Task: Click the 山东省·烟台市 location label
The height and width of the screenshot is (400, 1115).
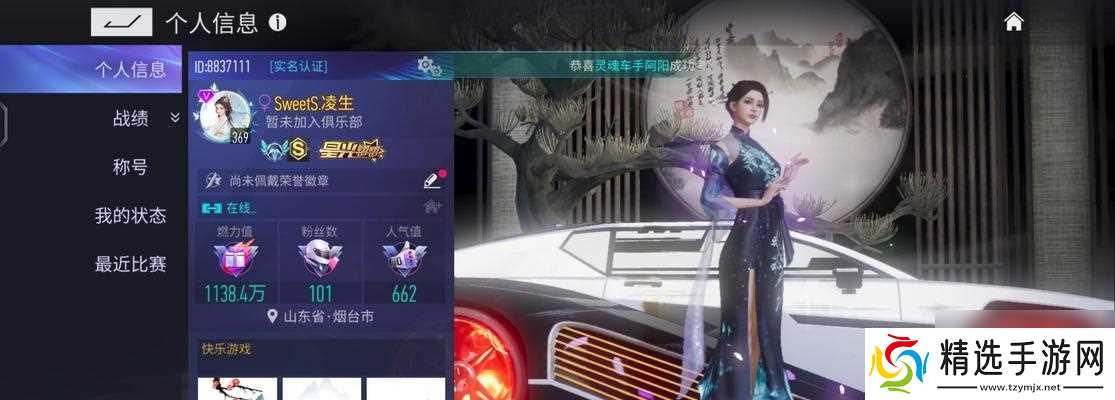Action: point(321,316)
